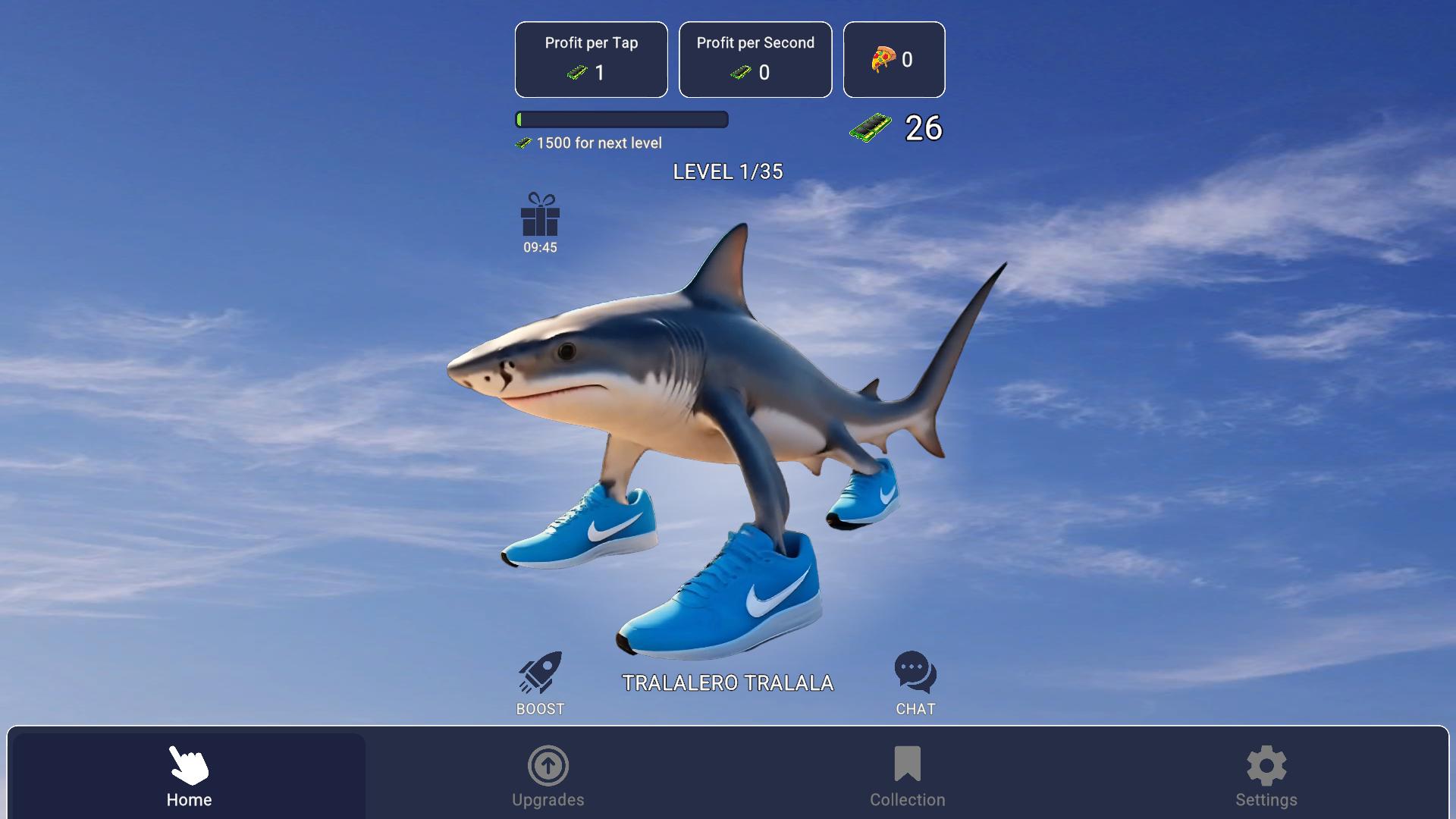Viewport: 1456px width, 819px height.
Task: Click the pizza counter showing 0
Action: tap(894, 59)
